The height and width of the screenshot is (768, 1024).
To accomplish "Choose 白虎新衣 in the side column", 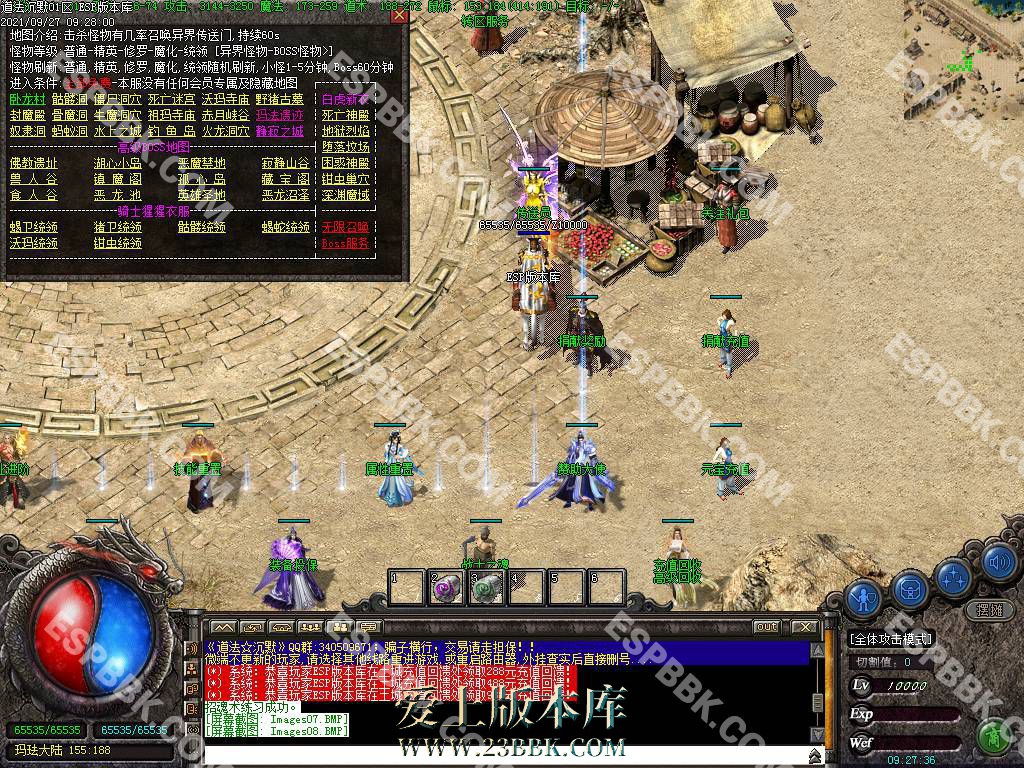I will [345, 99].
